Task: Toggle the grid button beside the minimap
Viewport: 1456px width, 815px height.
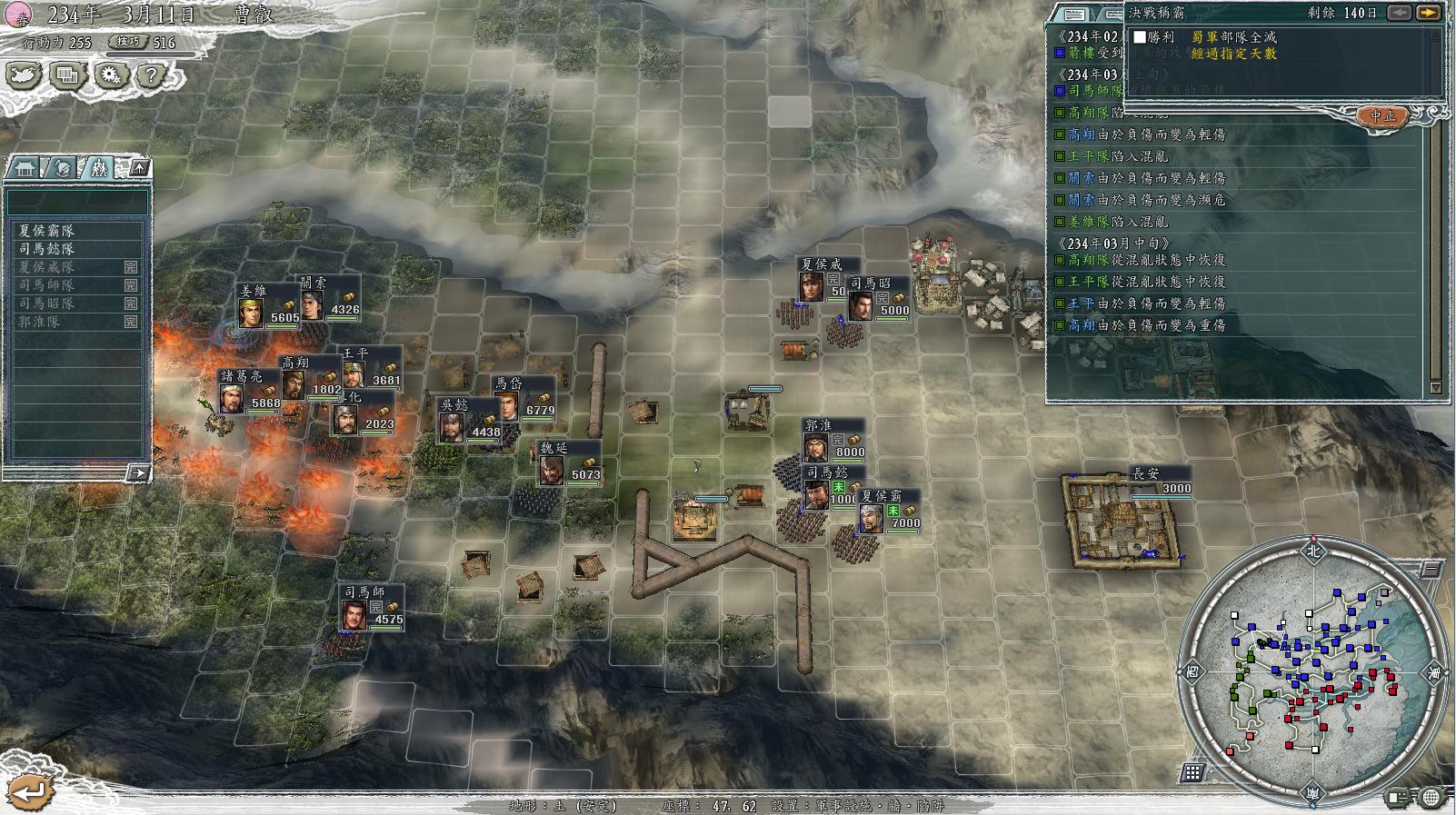Action: tap(1193, 773)
